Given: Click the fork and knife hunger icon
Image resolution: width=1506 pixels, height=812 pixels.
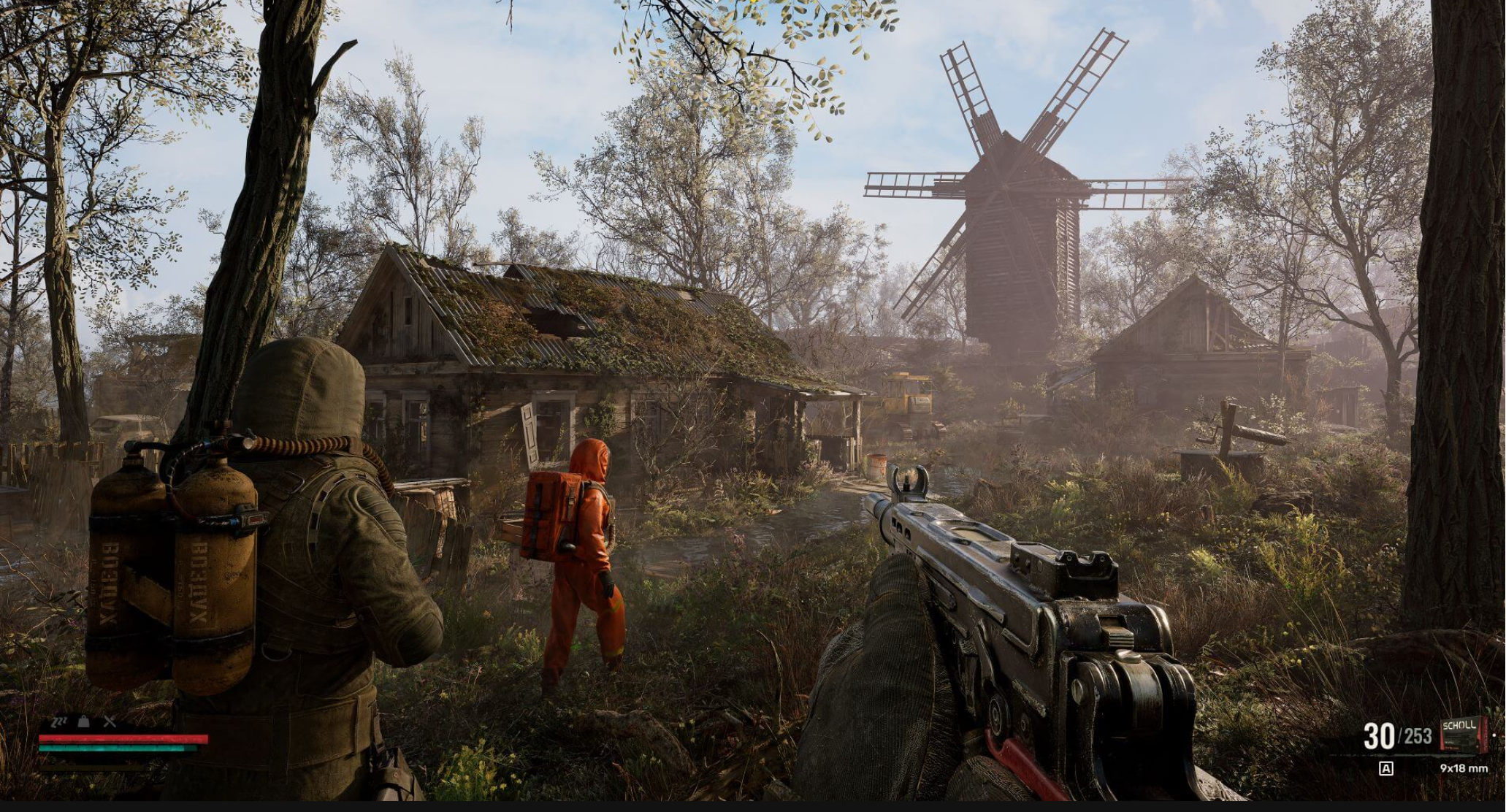Looking at the screenshot, I should point(110,722).
